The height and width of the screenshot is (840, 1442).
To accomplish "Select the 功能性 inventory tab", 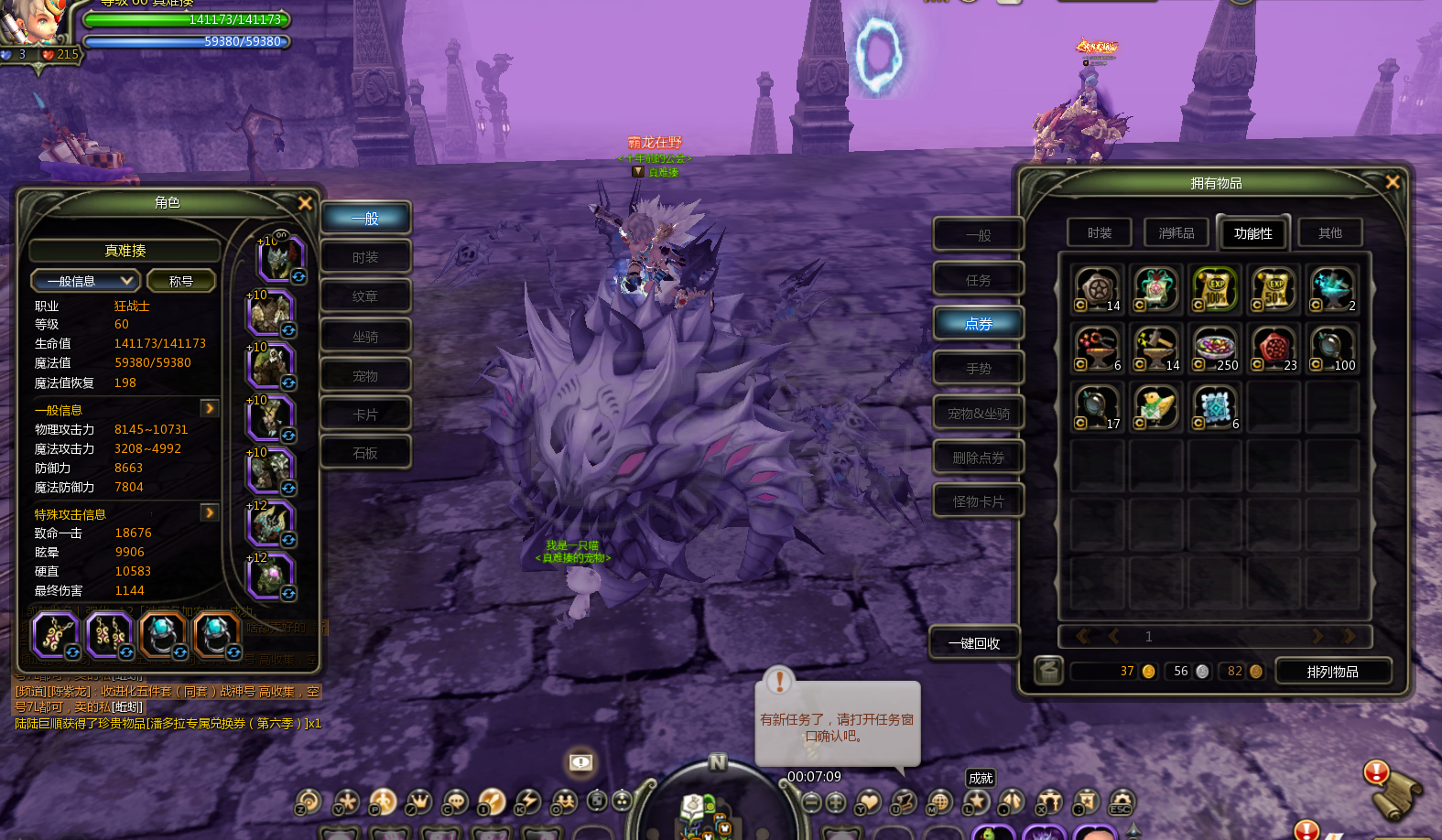I will [1252, 233].
